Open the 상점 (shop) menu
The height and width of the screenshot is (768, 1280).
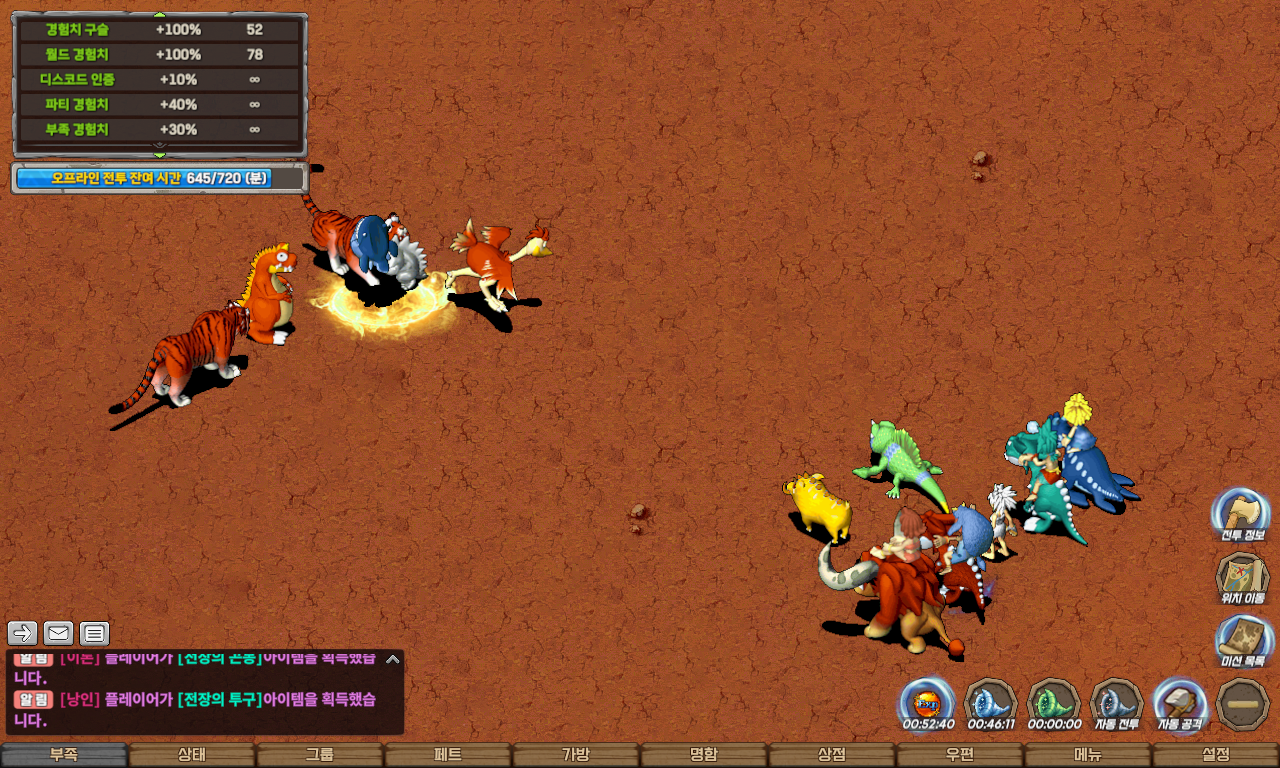point(832,755)
